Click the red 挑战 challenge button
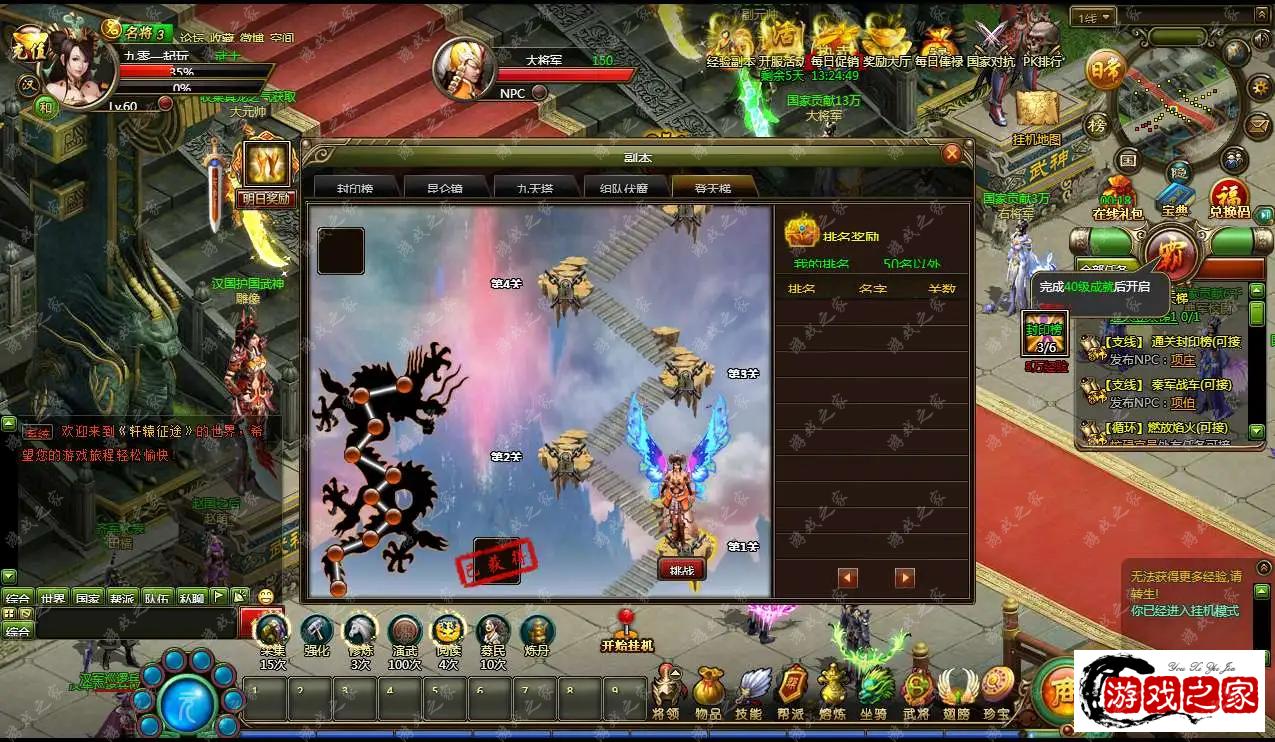Viewport: 1275px width, 742px height. 682,569
